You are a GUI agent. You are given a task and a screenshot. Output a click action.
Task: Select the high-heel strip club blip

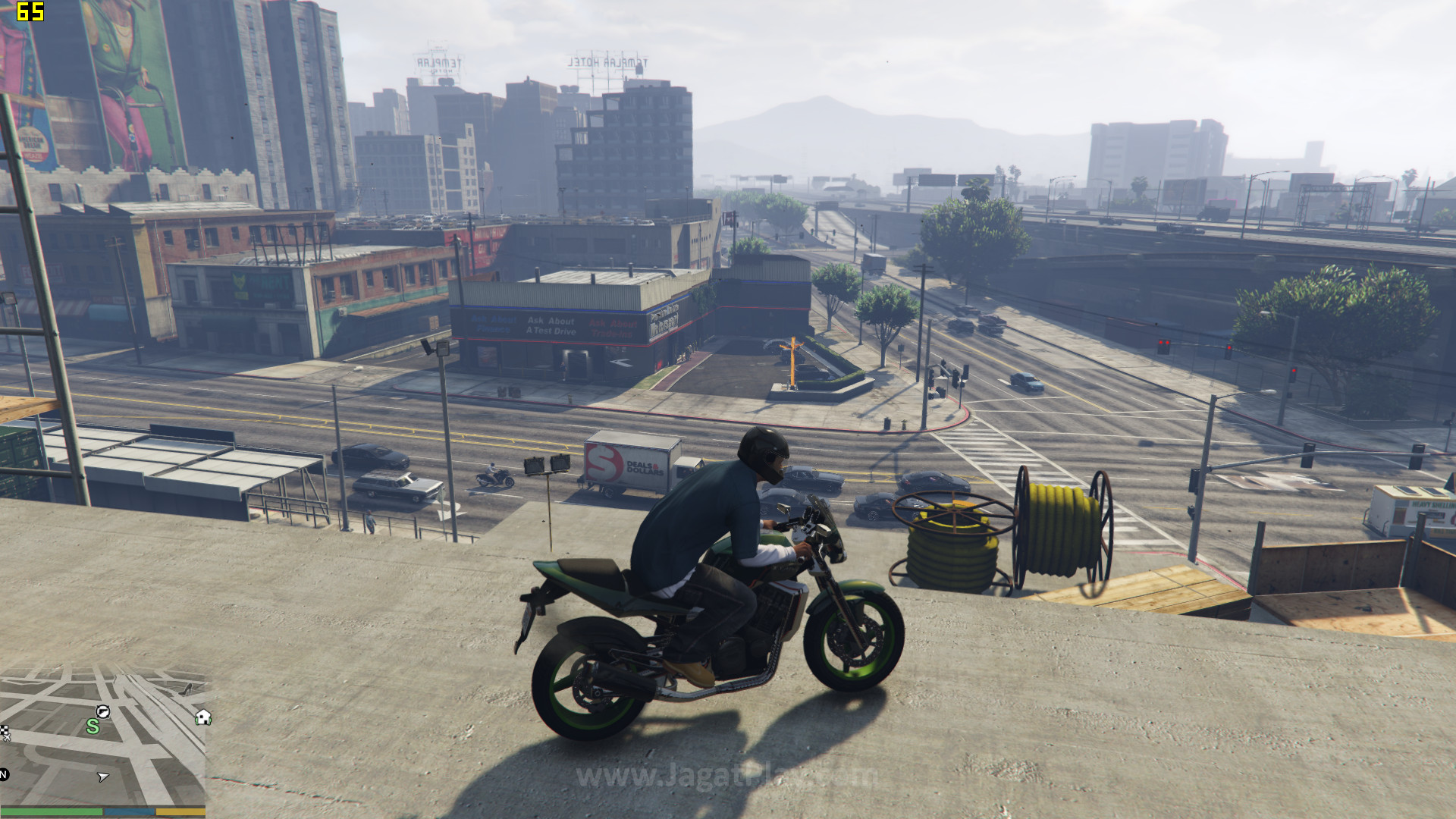187,689
